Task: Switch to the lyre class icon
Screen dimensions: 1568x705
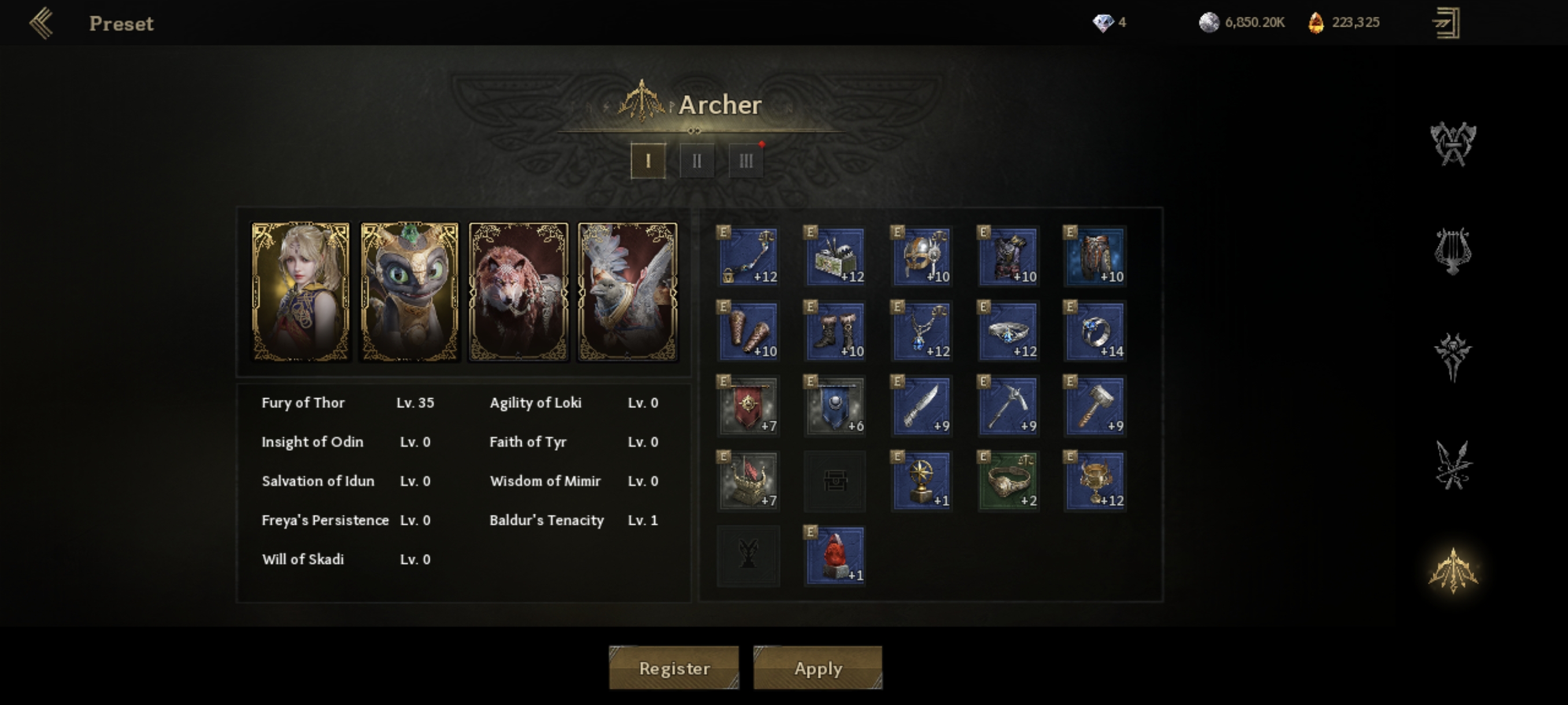Action: pyautogui.click(x=1453, y=251)
